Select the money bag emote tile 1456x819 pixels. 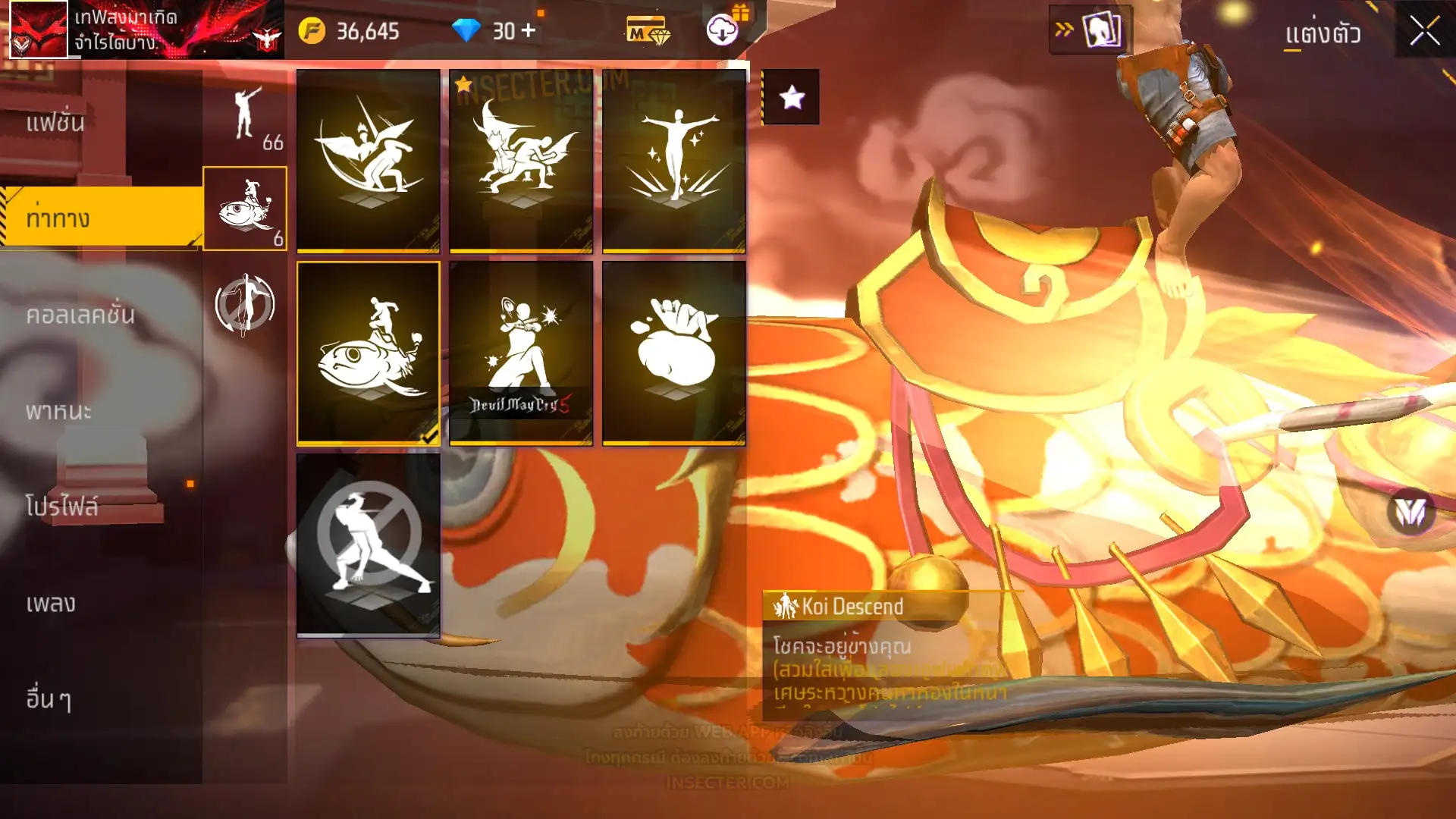point(674,353)
